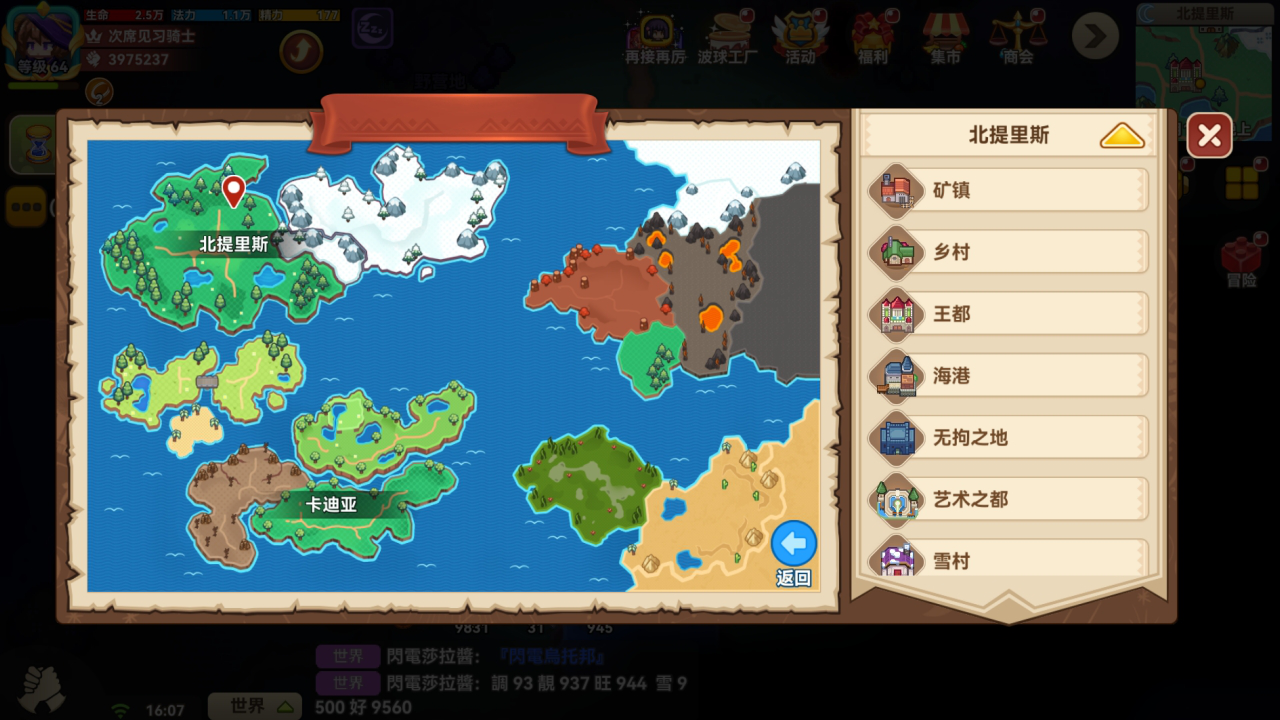Viewport: 1280px width, 720px height.
Task: Open 王都 (Royal Capital) with castle icon
Action: tap(898, 314)
